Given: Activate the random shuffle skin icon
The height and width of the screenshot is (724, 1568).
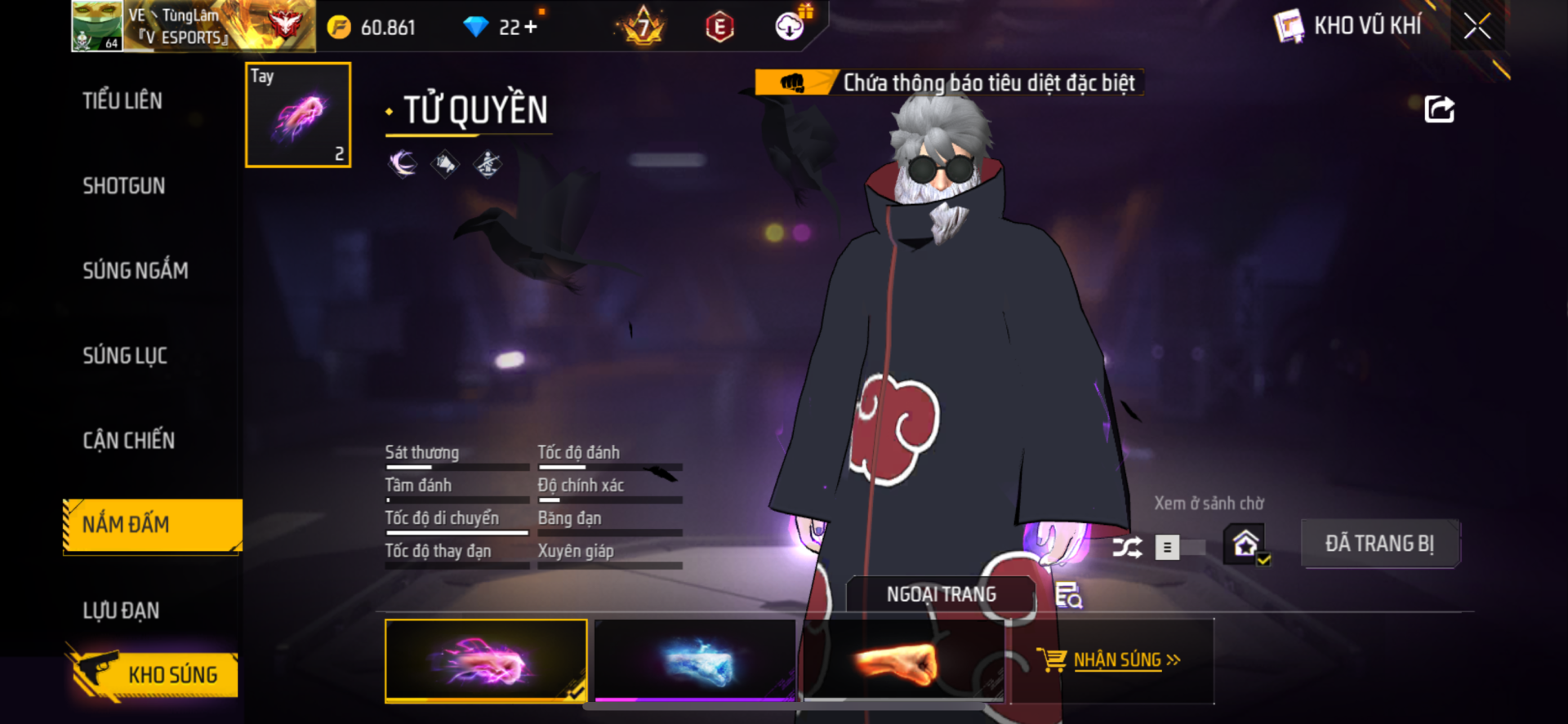Looking at the screenshot, I should 1127,547.
